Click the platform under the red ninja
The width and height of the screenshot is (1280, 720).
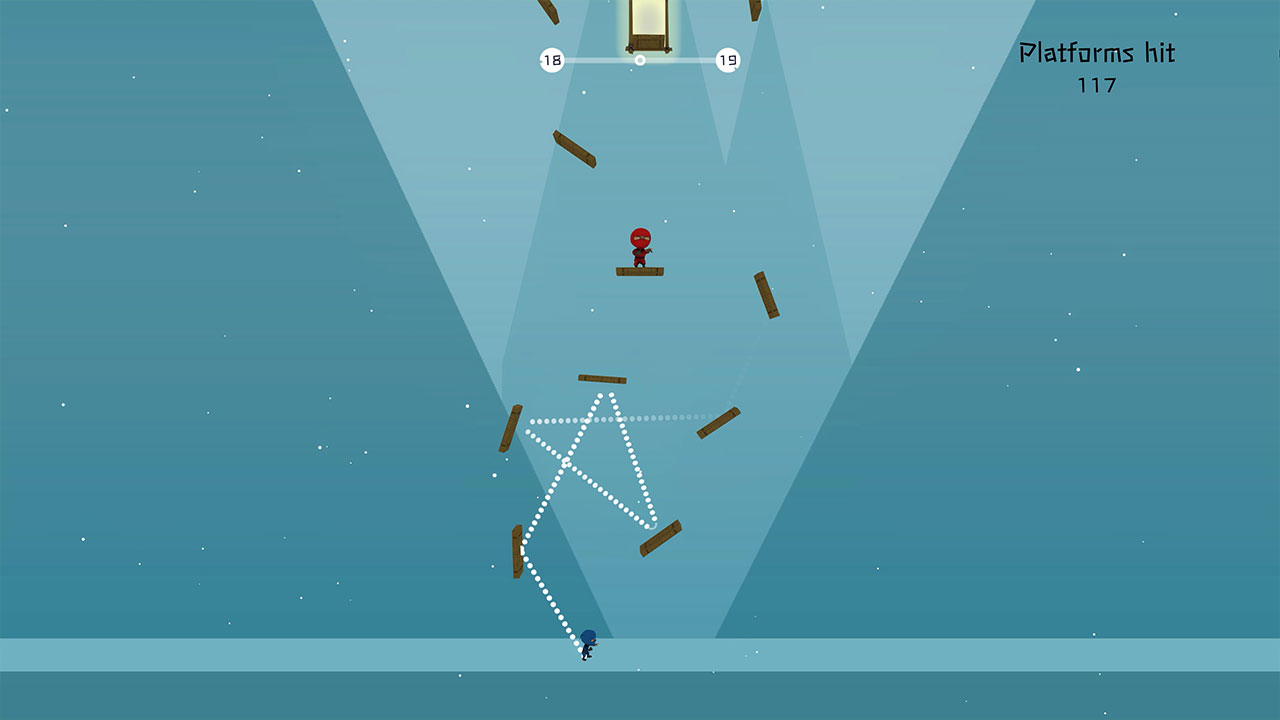click(x=641, y=270)
